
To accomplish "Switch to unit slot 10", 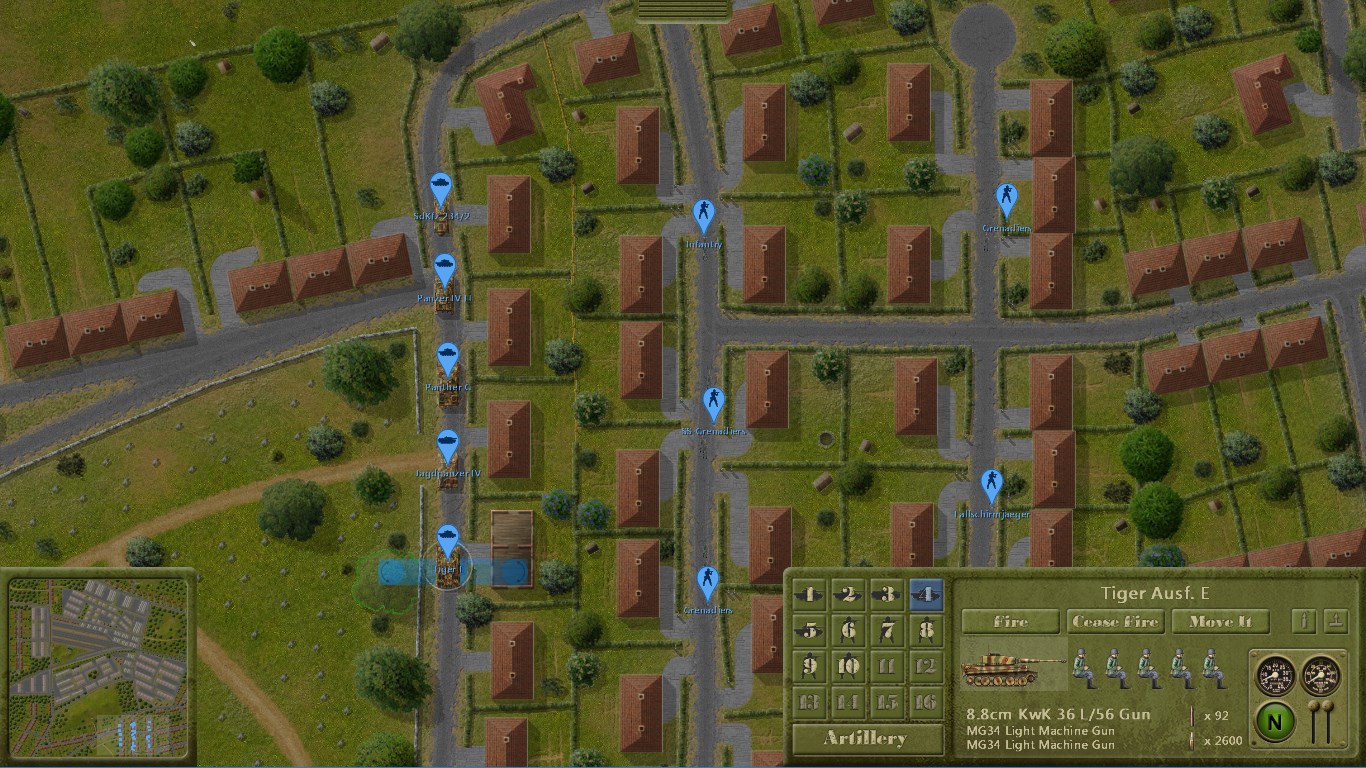I will point(846,665).
